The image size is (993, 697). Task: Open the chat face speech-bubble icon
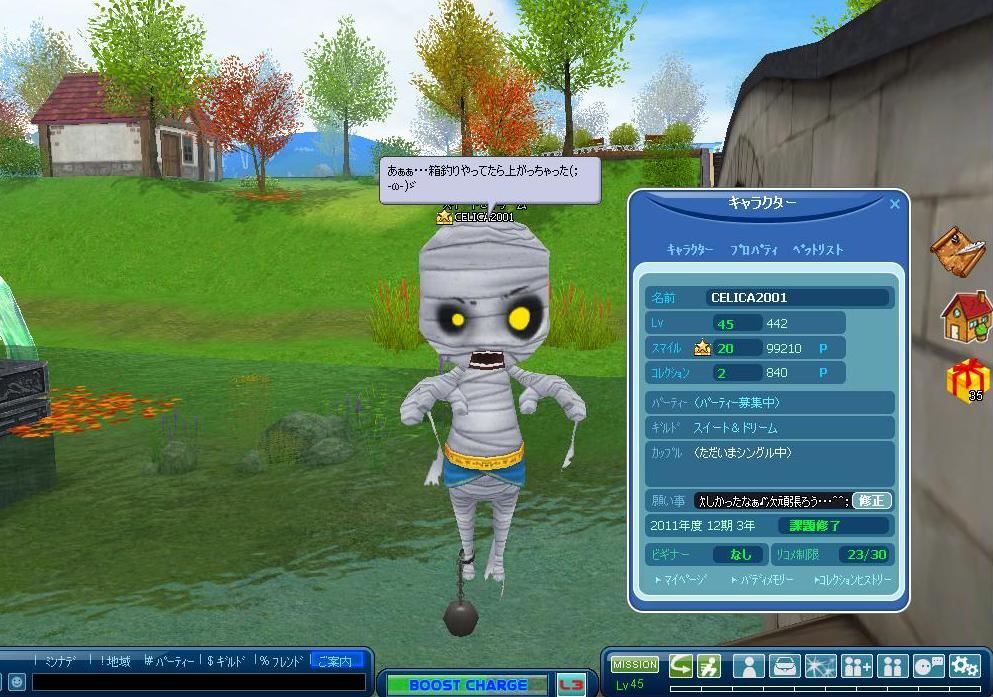click(x=928, y=666)
